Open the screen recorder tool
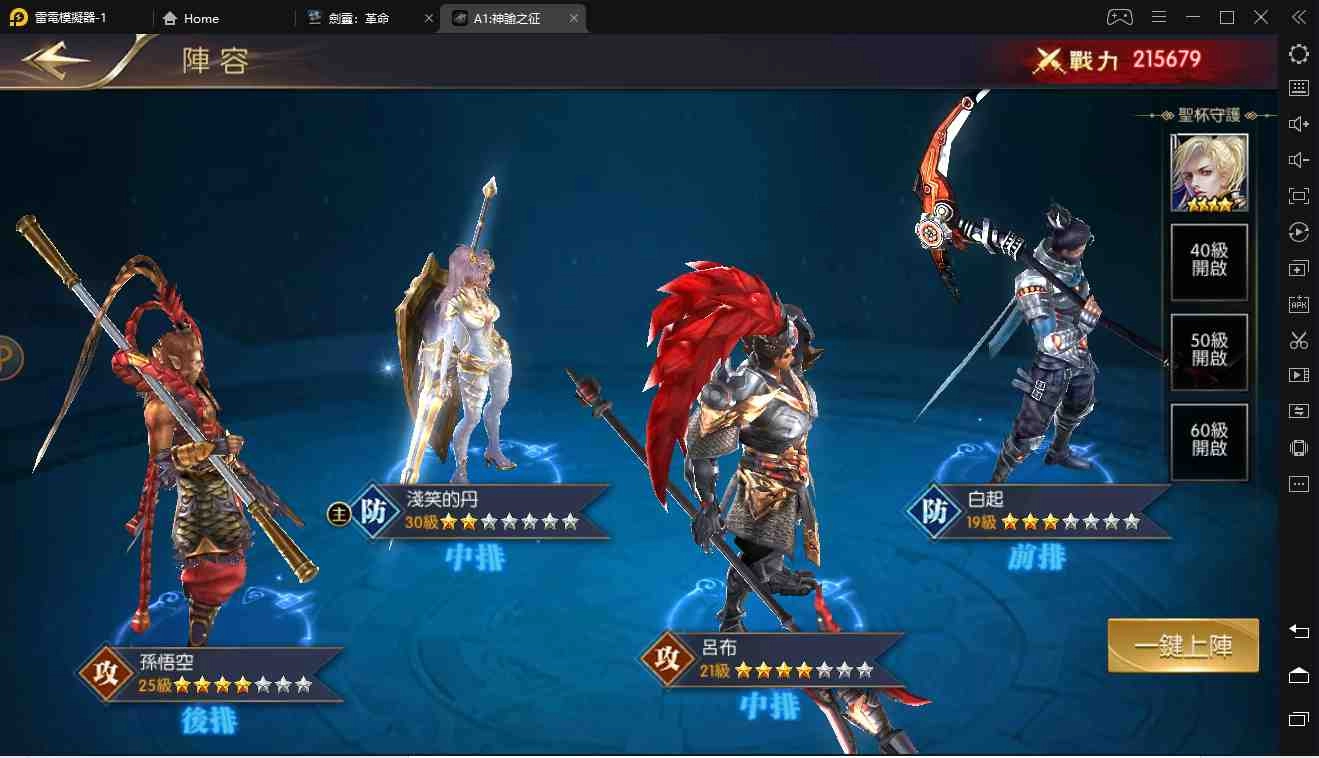The height and width of the screenshot is (758, 1319). [x=1298, y=375]
